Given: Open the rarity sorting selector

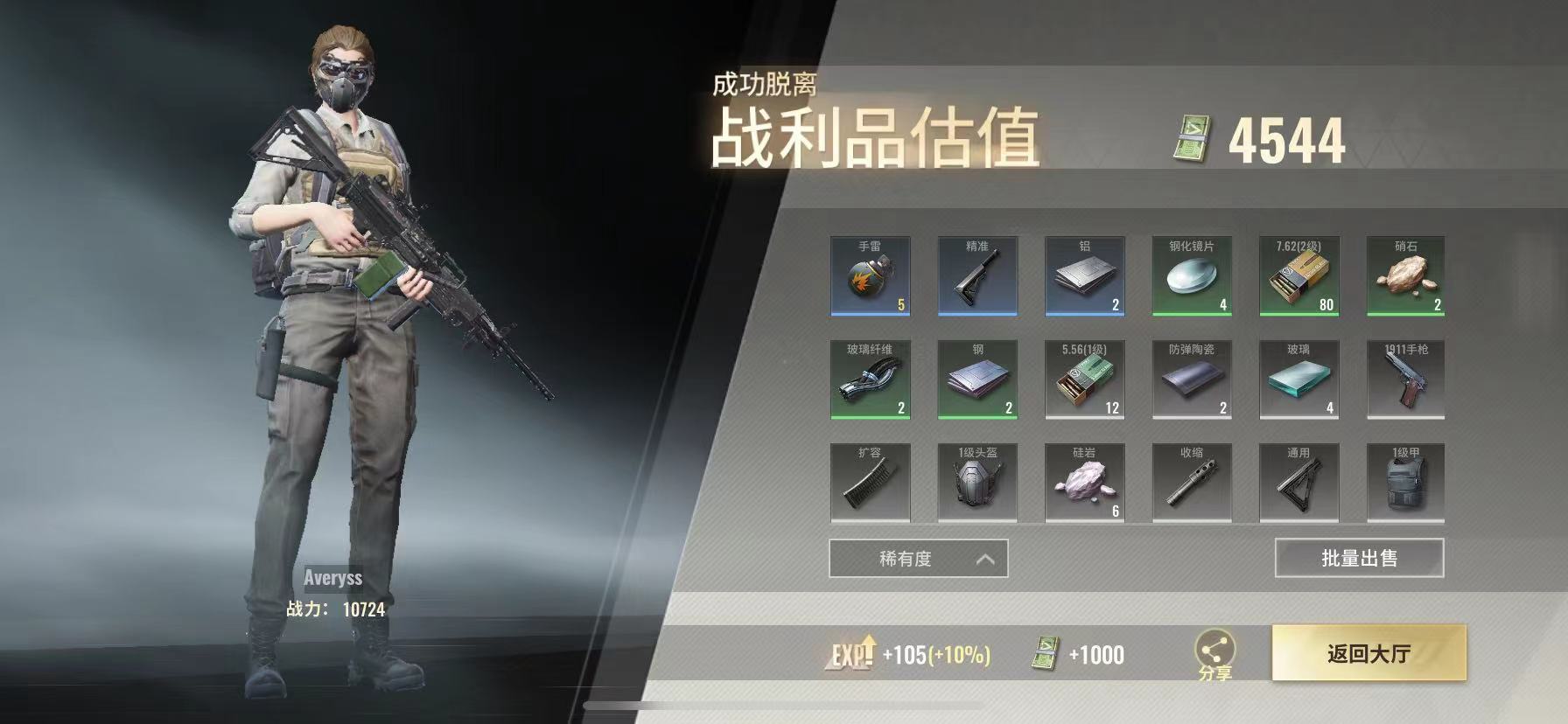Looking at the screenshot, I should click(915, 558).
